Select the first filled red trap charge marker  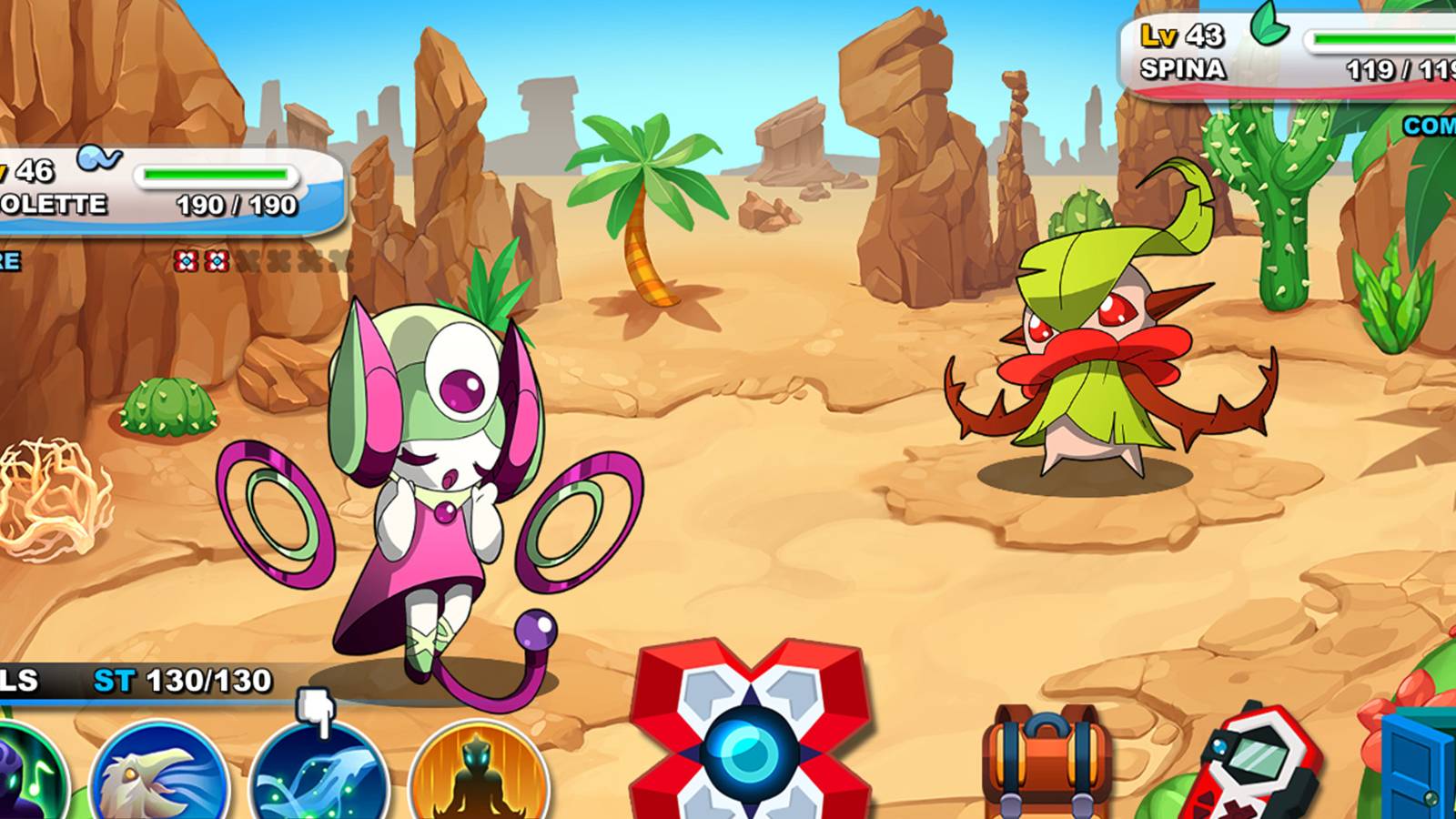(x=187, y=259)
